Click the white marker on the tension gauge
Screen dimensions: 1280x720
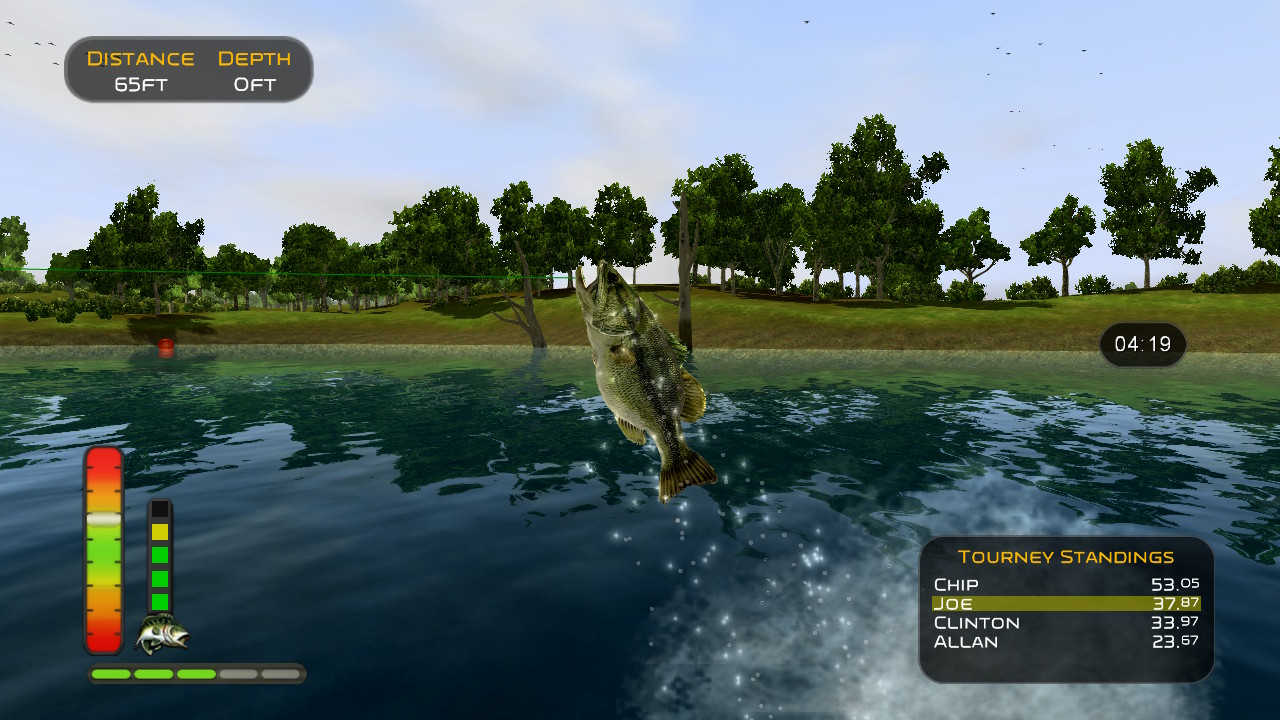pyautogui.click(x=103, y=517)
